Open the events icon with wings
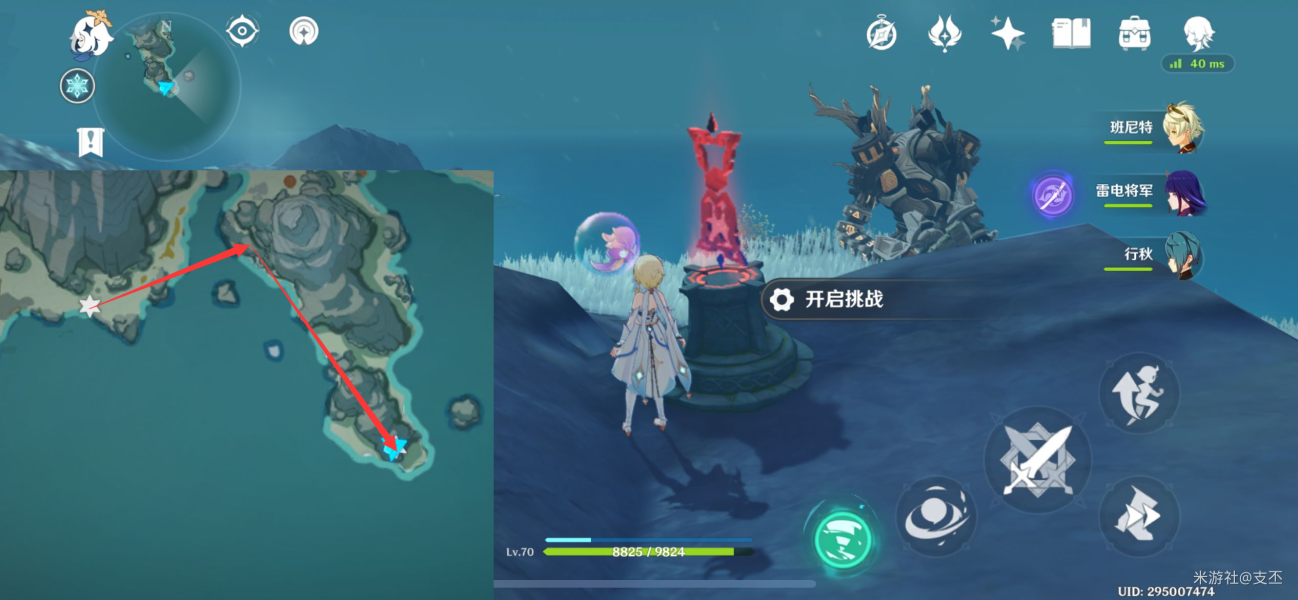Viewport: 1298px width, 600px height. click(x=944, y=34)
